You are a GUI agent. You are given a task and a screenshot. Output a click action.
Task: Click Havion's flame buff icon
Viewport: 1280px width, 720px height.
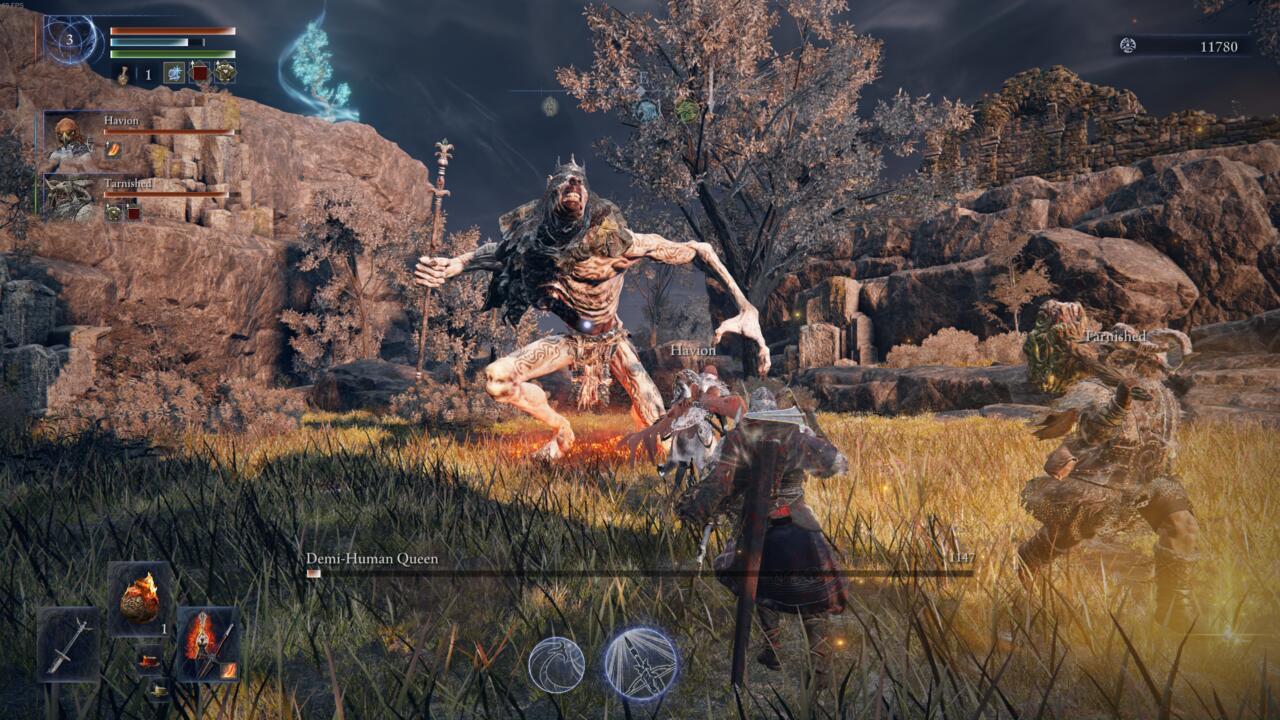tap(113, 148)
